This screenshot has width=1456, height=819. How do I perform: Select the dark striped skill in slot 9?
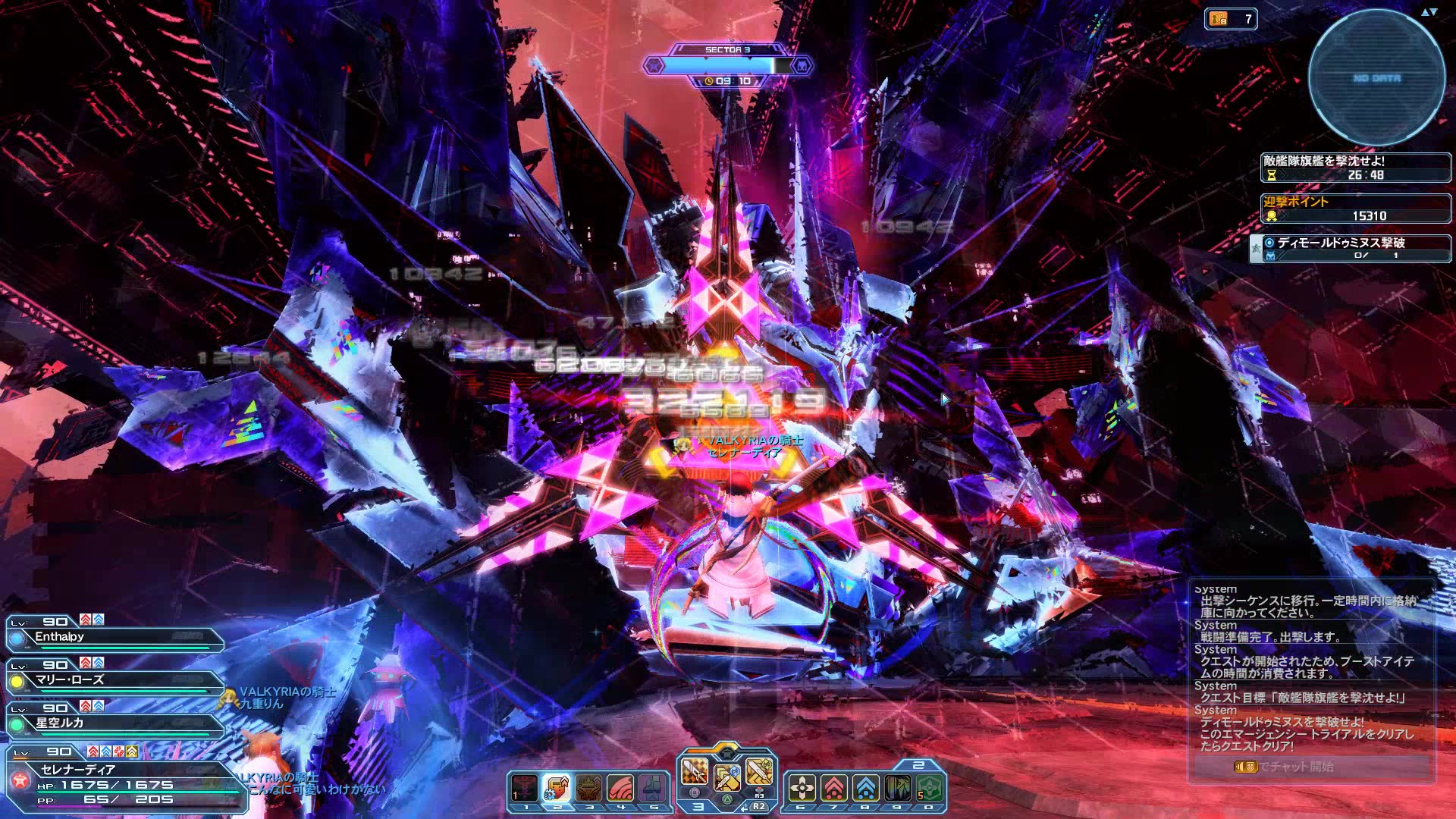tap(897, 789)
